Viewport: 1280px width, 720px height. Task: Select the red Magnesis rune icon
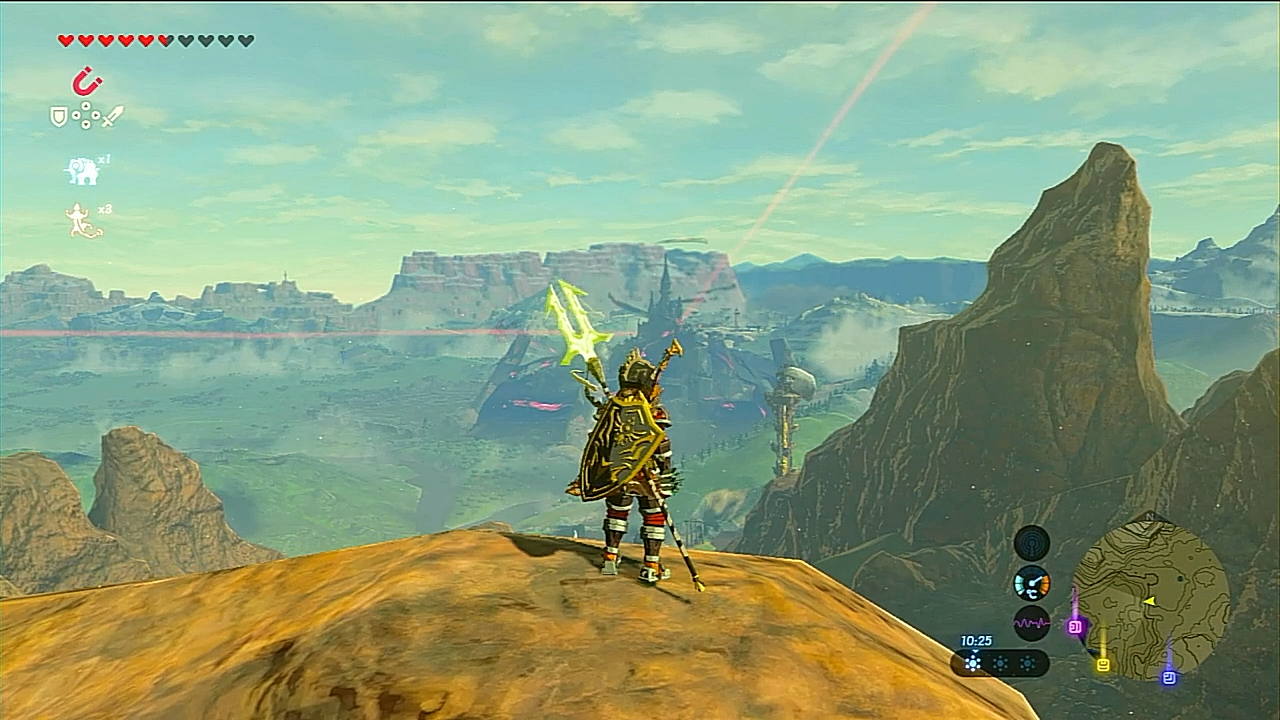pyautogui.click(x=88, y=81)
